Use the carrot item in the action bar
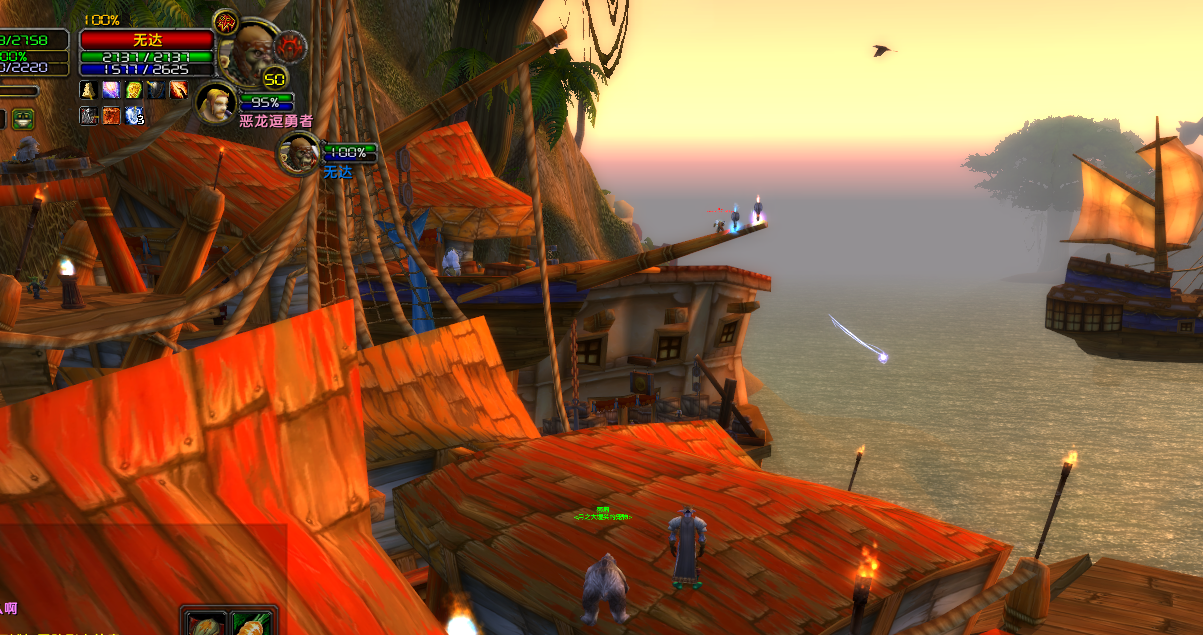Viewport: 1203px width, 635px height. click(247, 623)
